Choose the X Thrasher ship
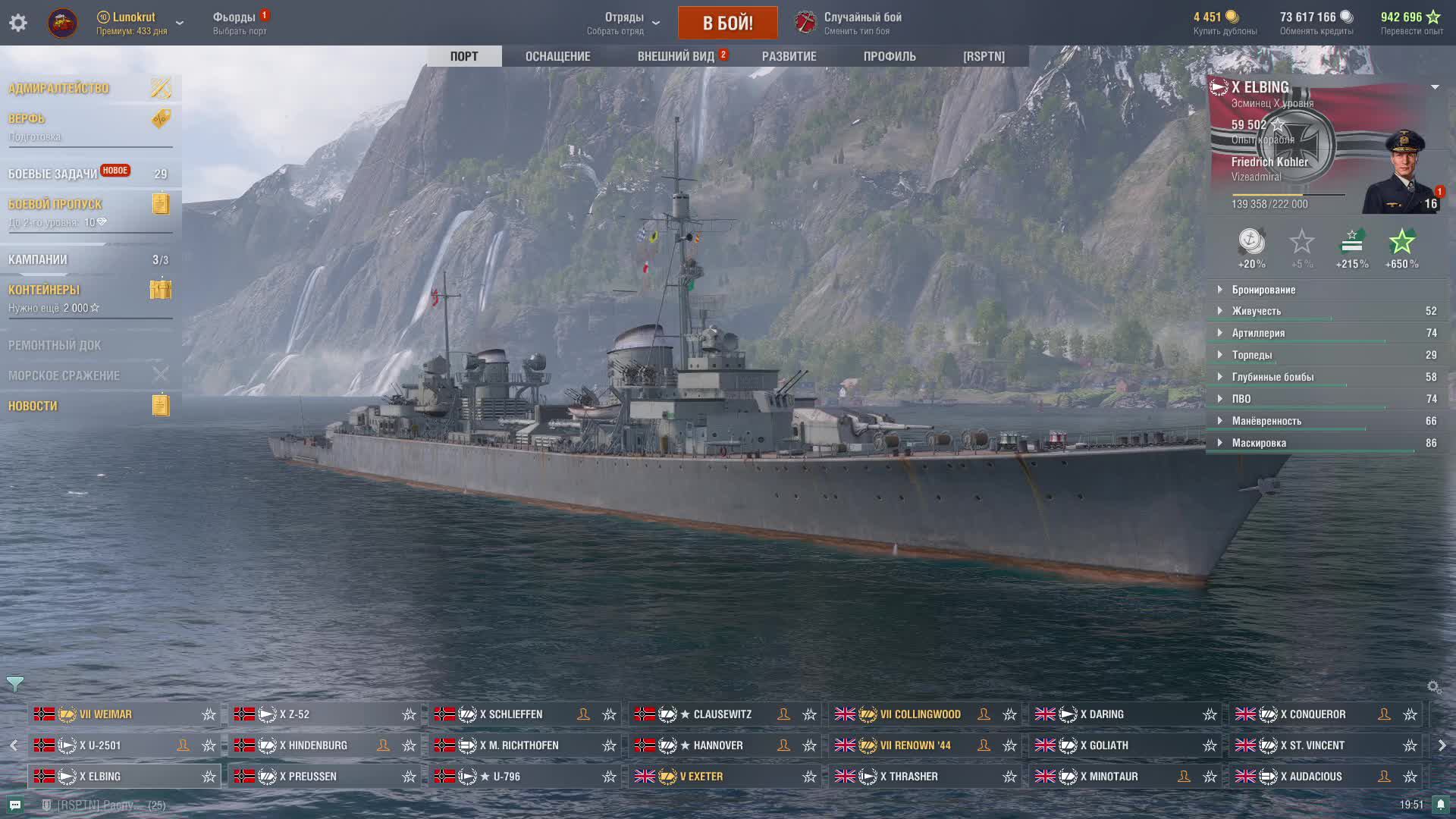 click(908, 777)
